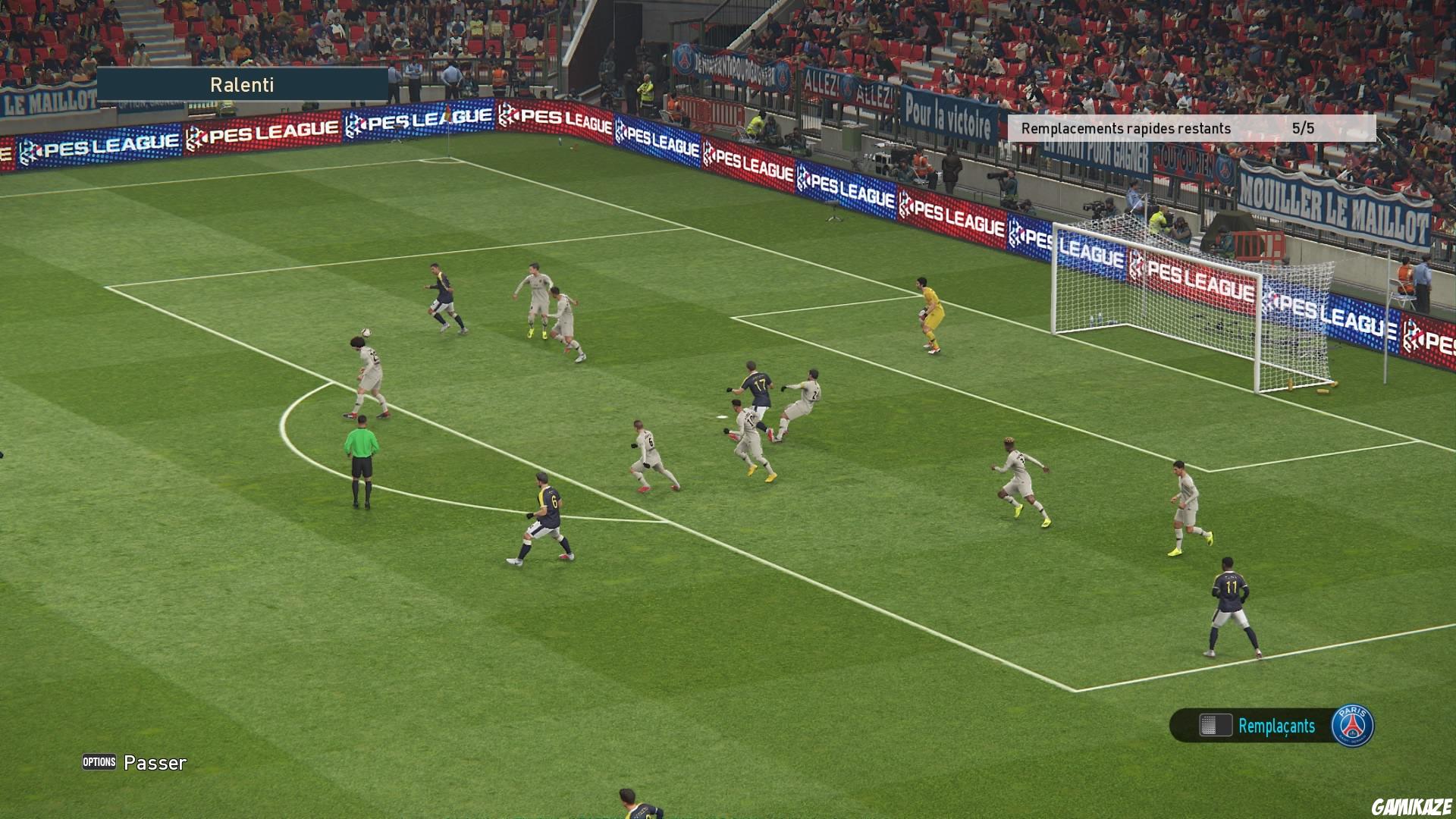Expand the Remplacements rapides restants panel

click(1189, 128)
